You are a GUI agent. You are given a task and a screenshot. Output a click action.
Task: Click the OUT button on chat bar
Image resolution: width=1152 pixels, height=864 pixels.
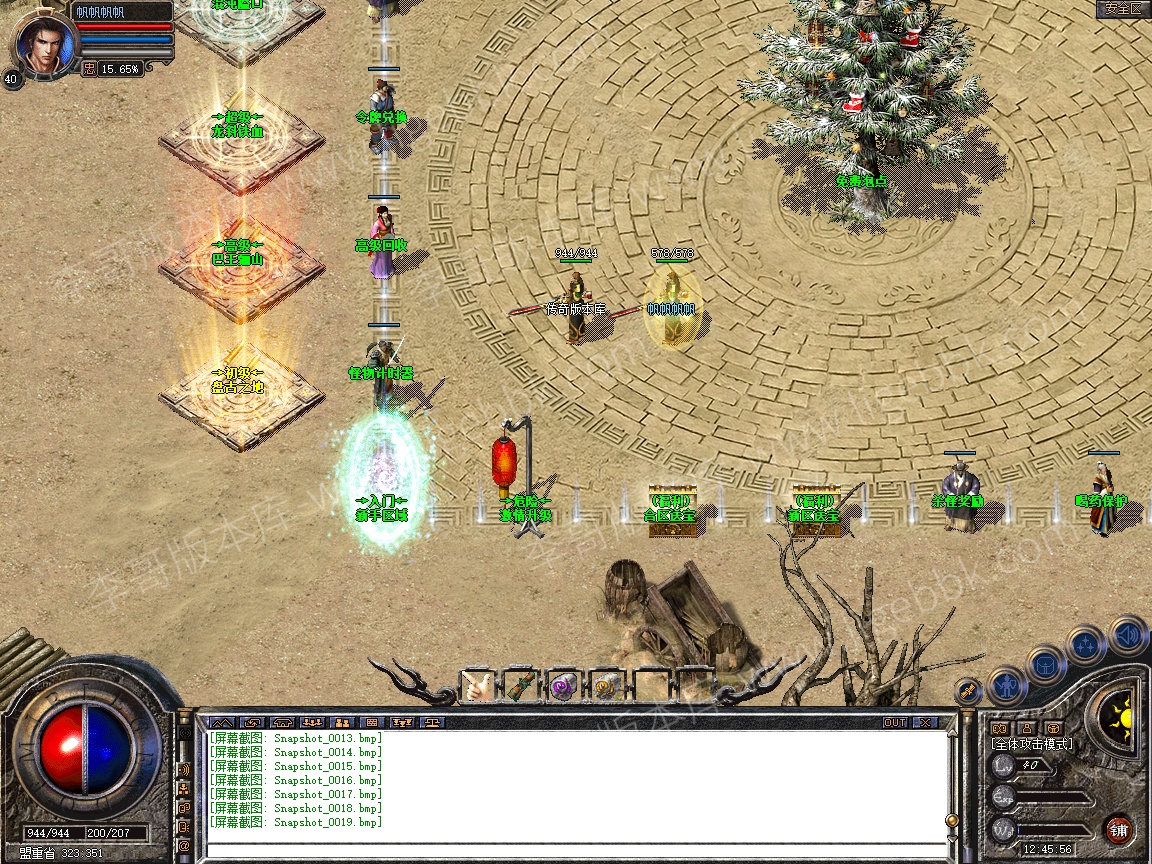pos(894,722)
